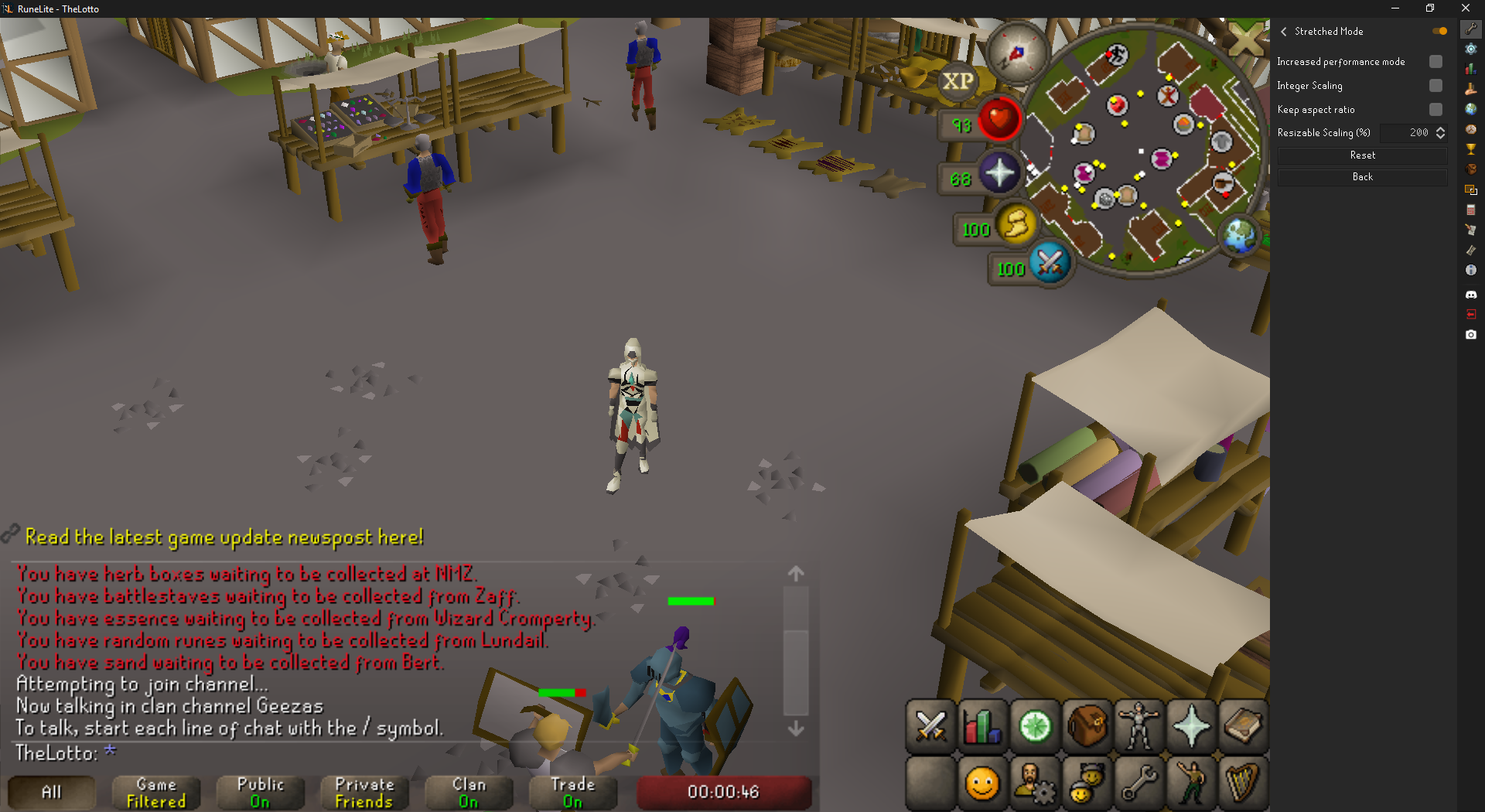Open the Inventory backpack tab
Image resolution: width=1485 pixels, height=812 pixels.
tap(1087, 727)
